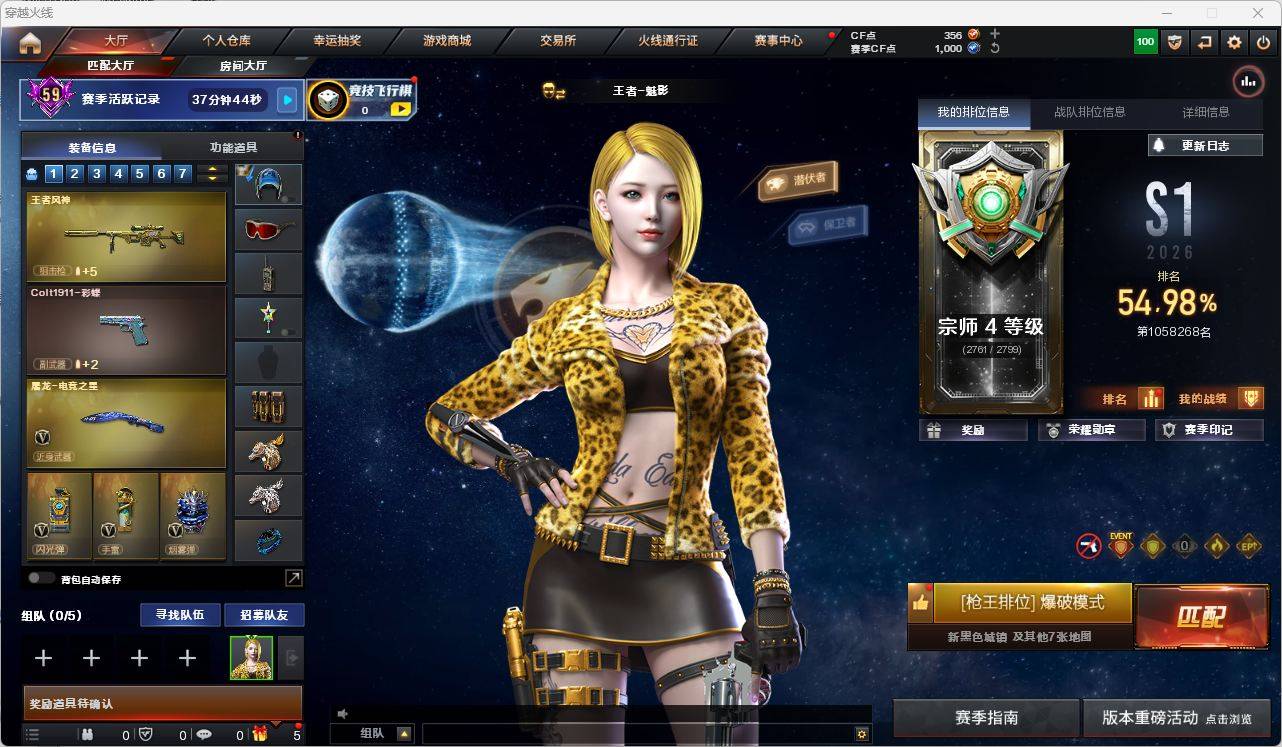This screenshot has height=747, width=1282.
Task: Choose the 潜伏者 faction badge
Action: (798, 181)
